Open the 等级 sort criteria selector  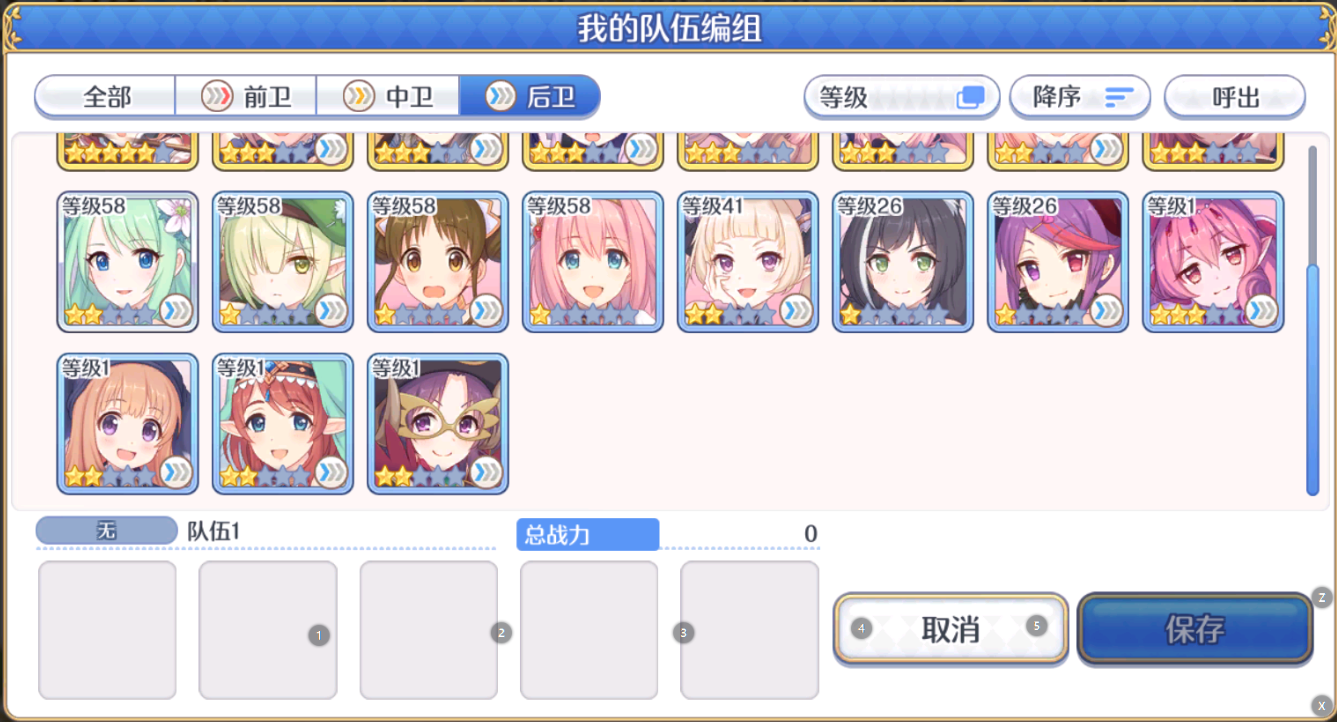click(900, 97)
